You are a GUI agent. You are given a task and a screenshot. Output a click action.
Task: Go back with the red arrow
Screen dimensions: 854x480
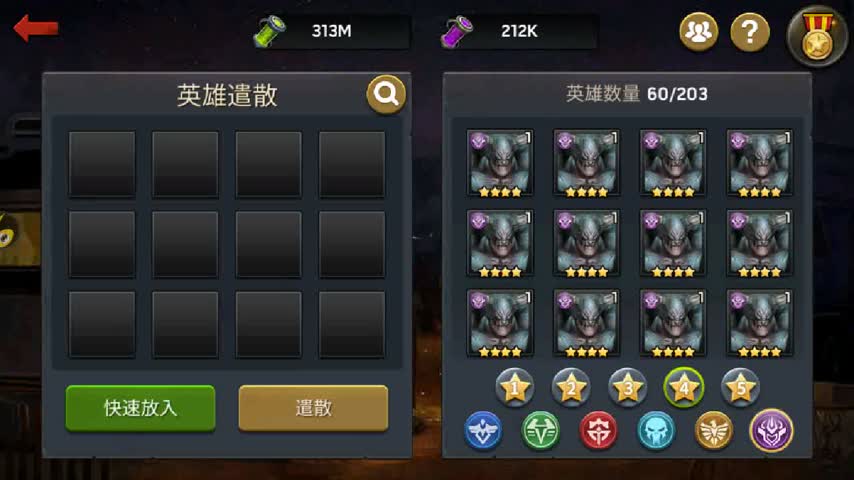coord(35,28)
